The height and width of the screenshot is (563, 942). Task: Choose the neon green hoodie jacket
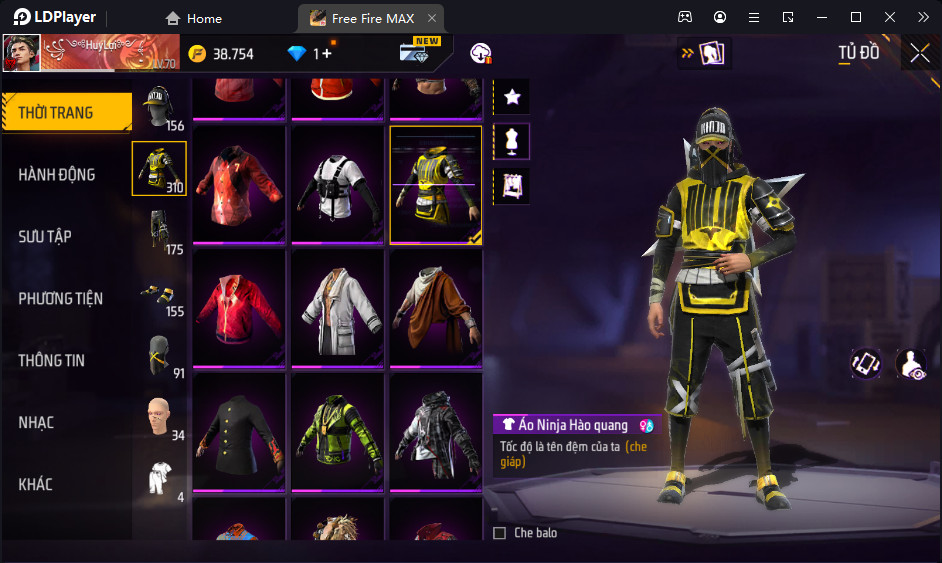[338, 433]
